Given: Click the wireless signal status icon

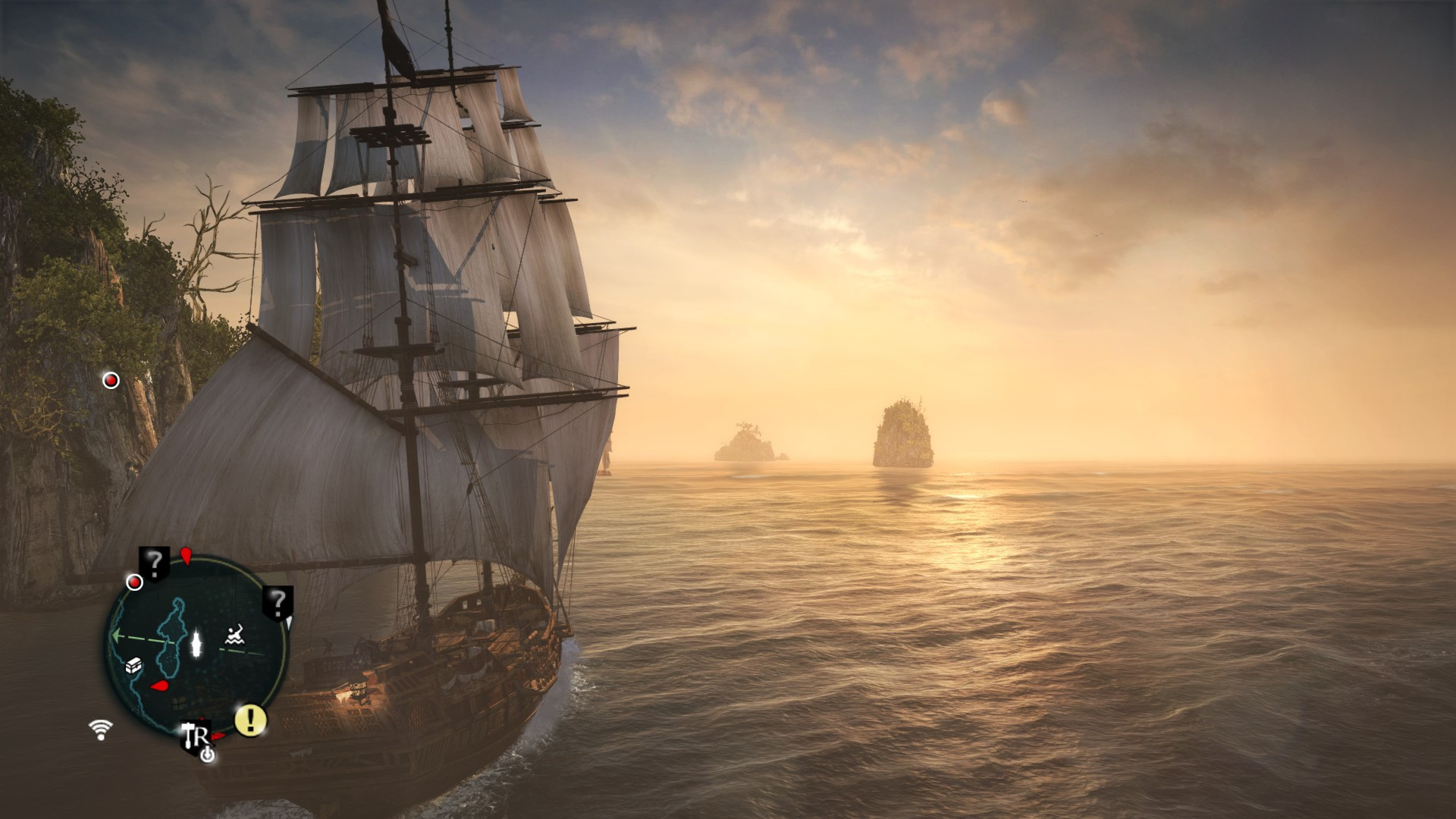Looking at the screenshot, I should pos(100,730).
